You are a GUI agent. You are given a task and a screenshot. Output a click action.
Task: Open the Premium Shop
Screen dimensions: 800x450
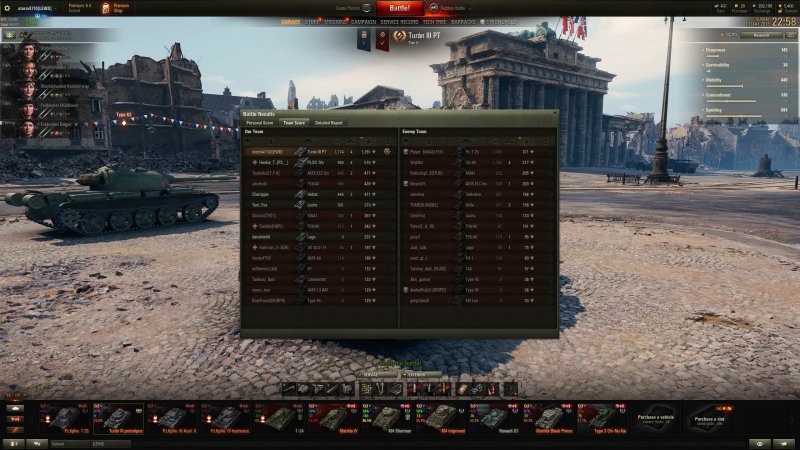[x=114, y=7]
